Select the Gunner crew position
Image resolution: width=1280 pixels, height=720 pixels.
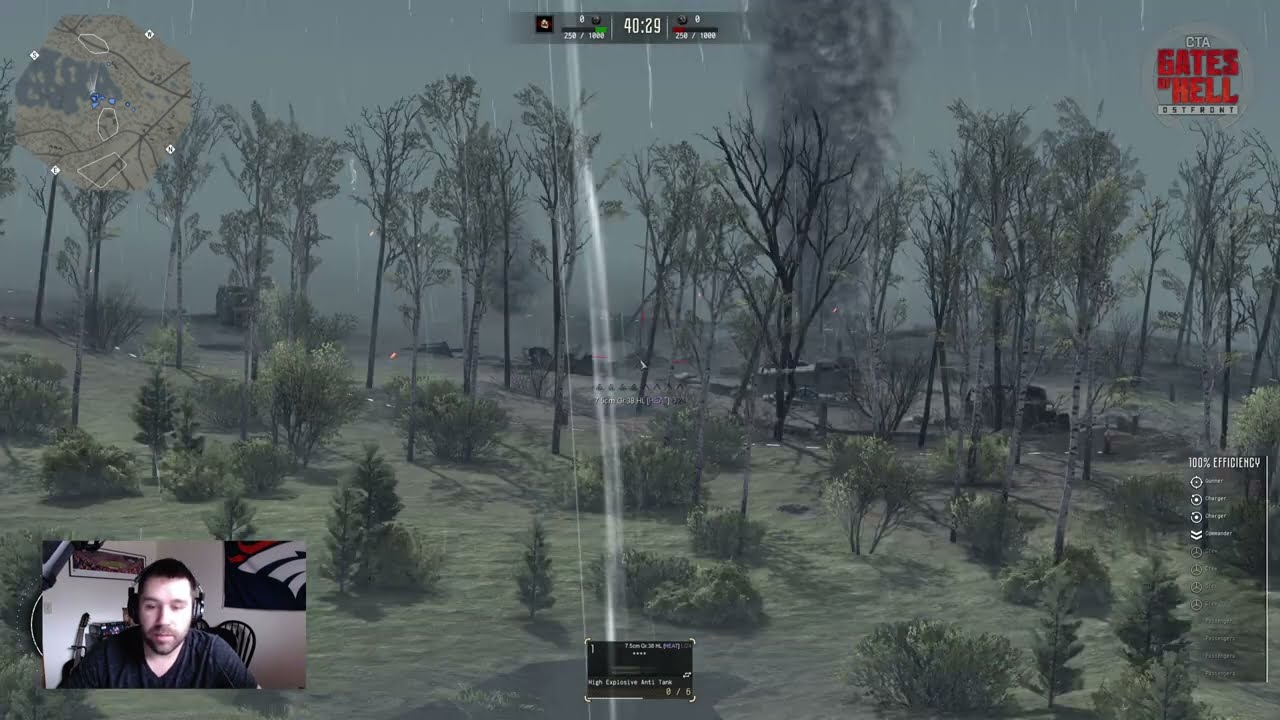[x=1197, y=481]
